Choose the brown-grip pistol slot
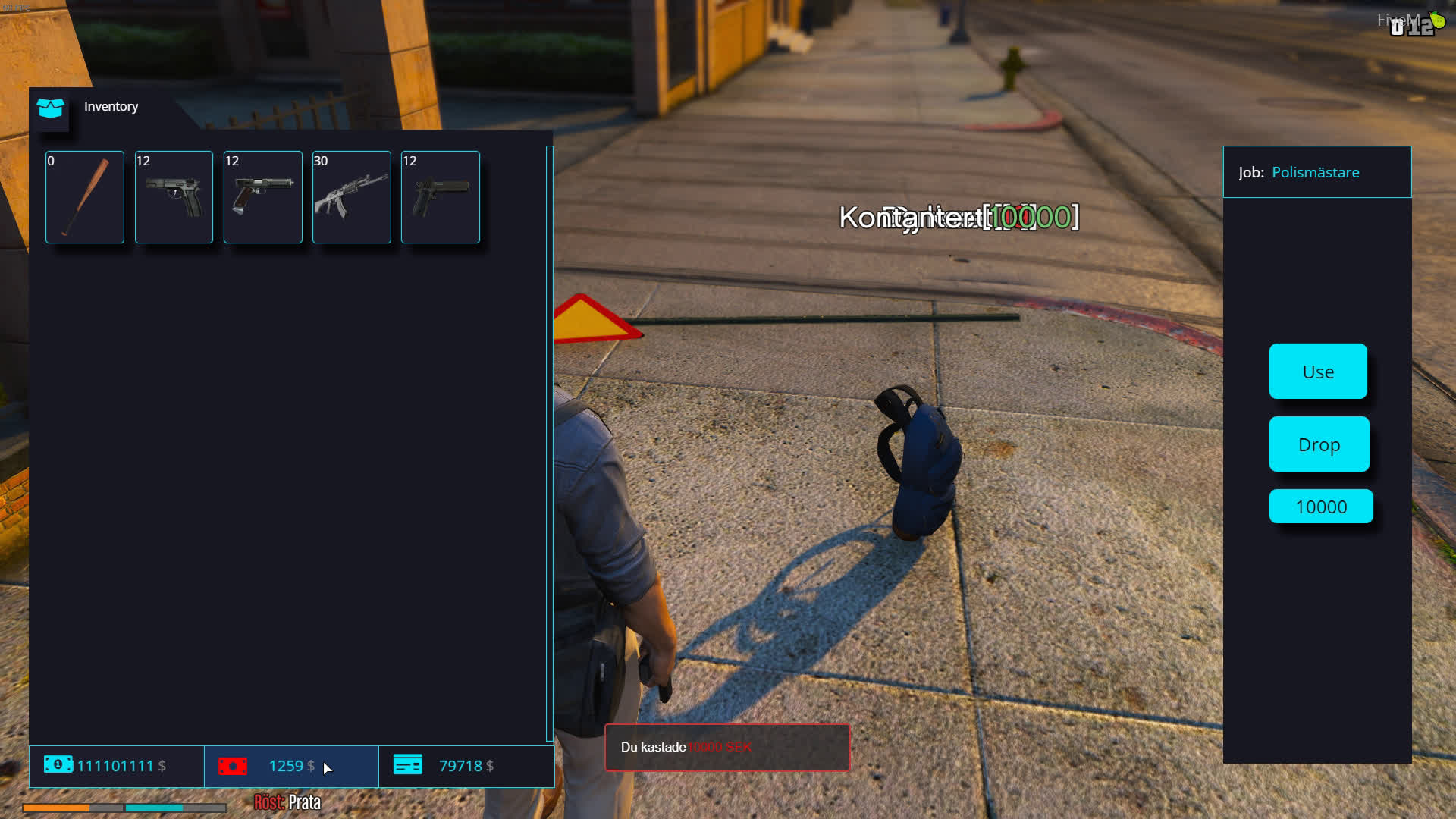Viewport: 1456px width, 819px height. 262,197
